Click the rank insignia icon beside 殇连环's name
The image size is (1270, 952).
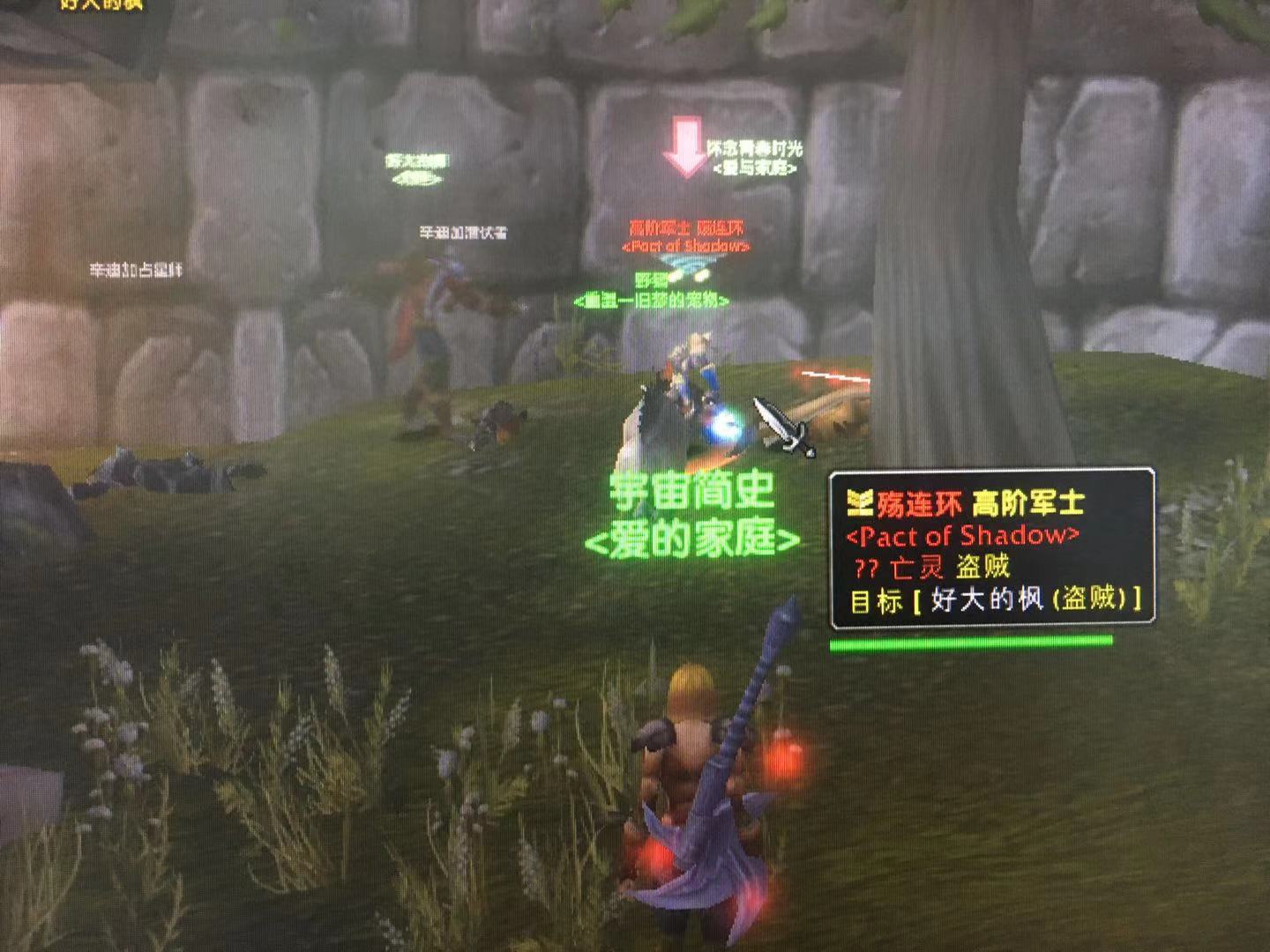tap(859, 500)
